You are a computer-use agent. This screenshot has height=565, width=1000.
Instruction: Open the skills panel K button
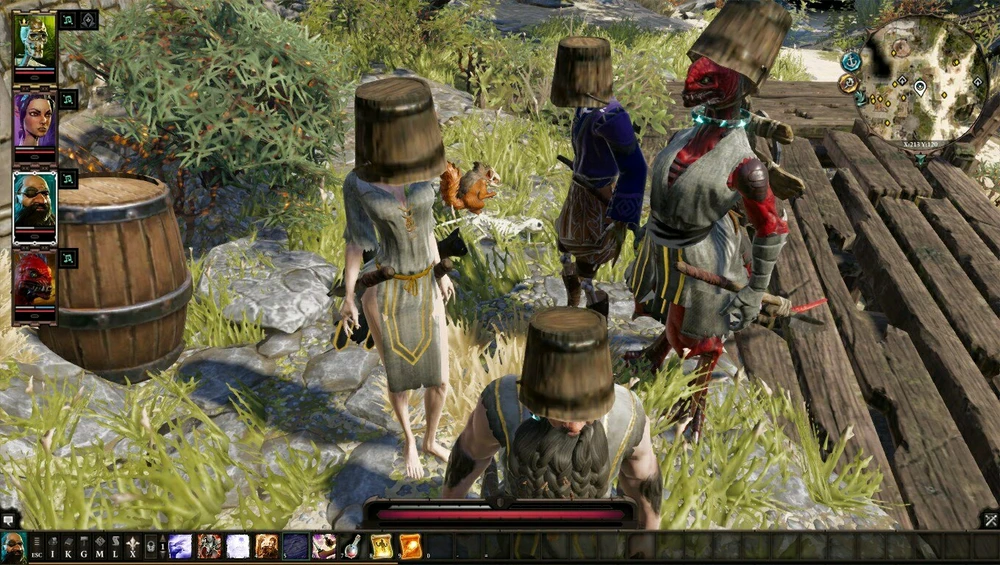[68, 546]
